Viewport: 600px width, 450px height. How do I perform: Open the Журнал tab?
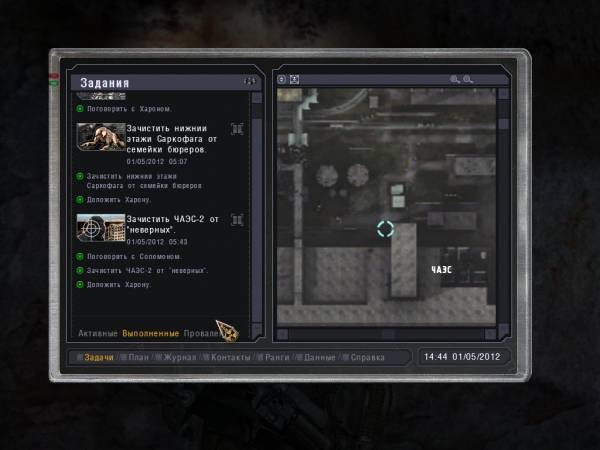click(x=182, y=357)
